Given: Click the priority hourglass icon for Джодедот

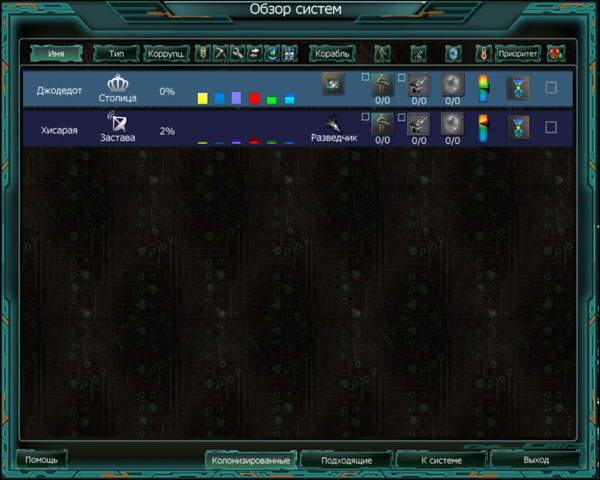Looking at the screenshot, I should pos(517,88).
